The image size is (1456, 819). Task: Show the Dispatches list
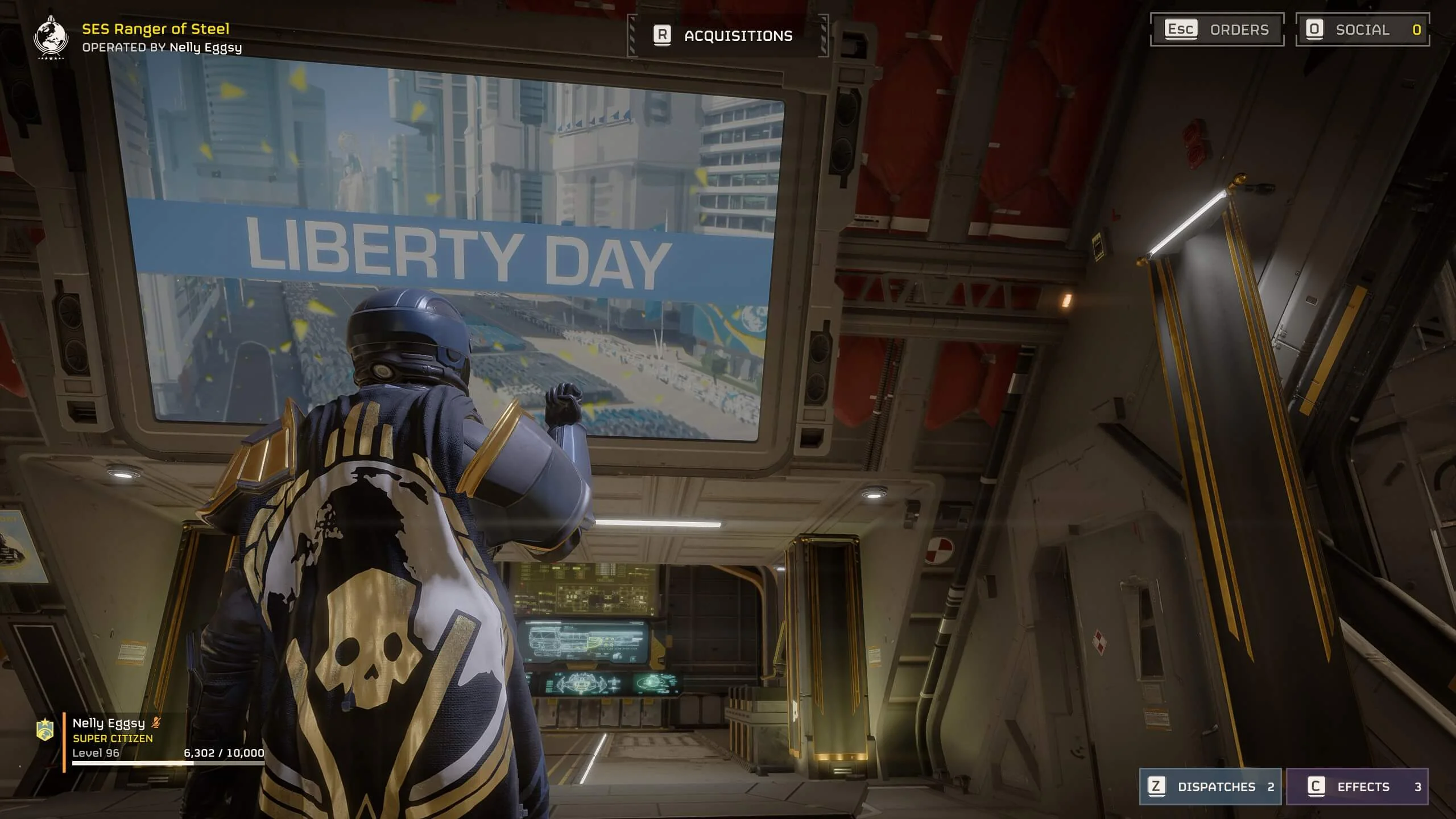(x=1210, y=787)
